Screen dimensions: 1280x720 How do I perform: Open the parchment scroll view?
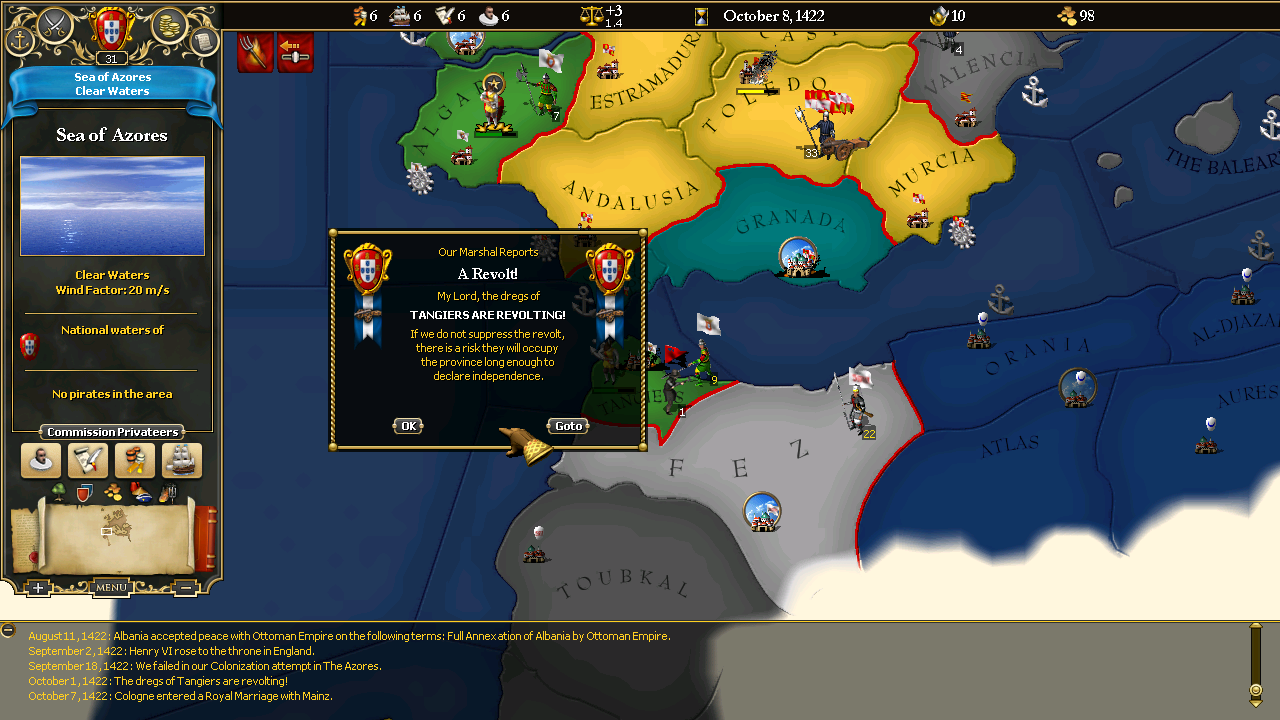(204, 42)
